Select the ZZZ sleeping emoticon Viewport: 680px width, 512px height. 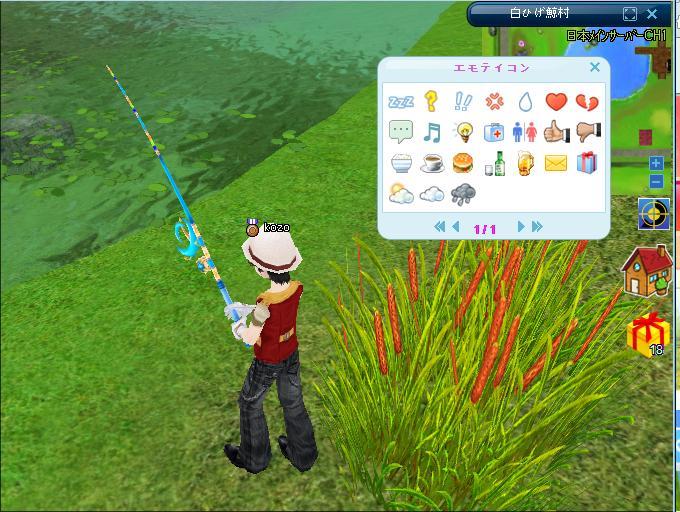[401, 102]
